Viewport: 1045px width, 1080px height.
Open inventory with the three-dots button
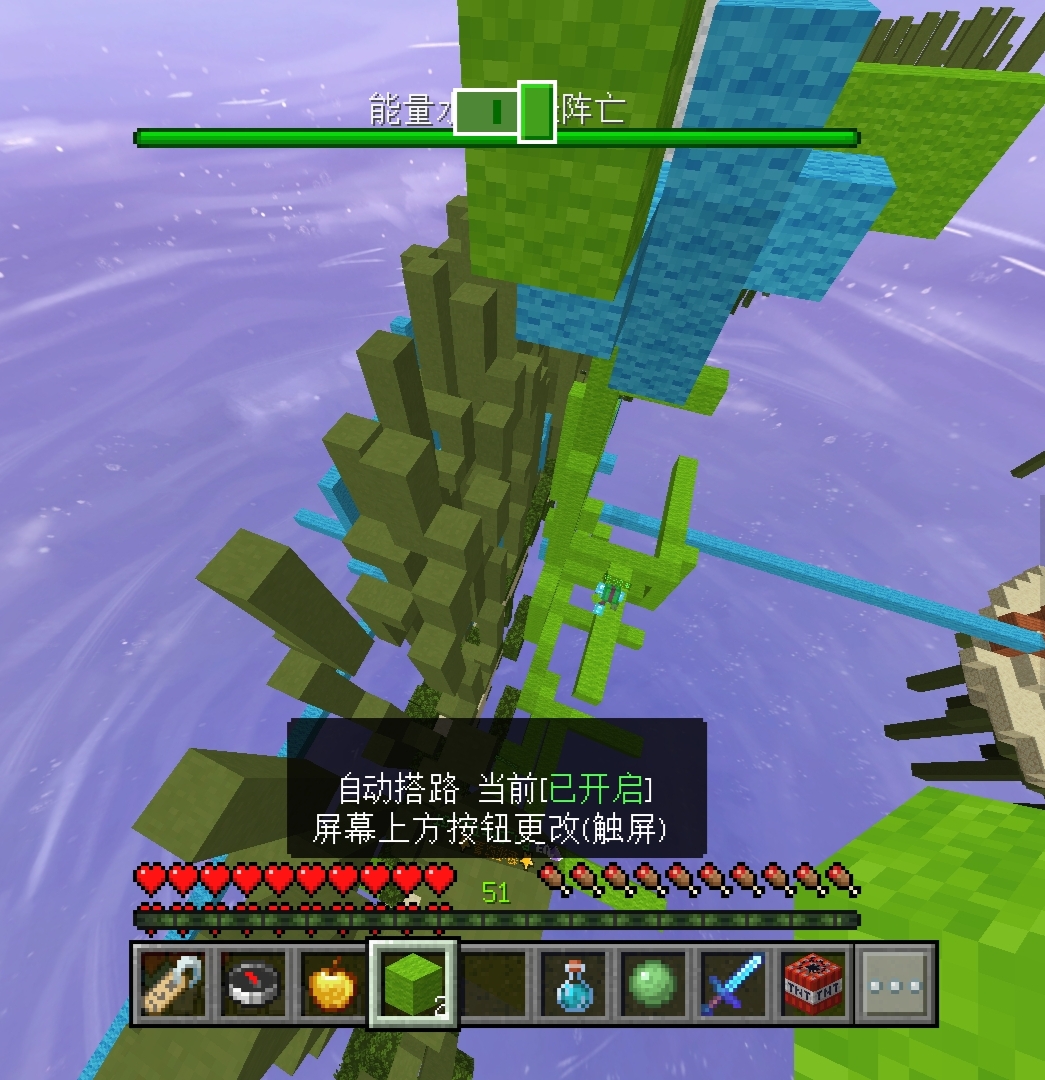click(x=896, y=984)
